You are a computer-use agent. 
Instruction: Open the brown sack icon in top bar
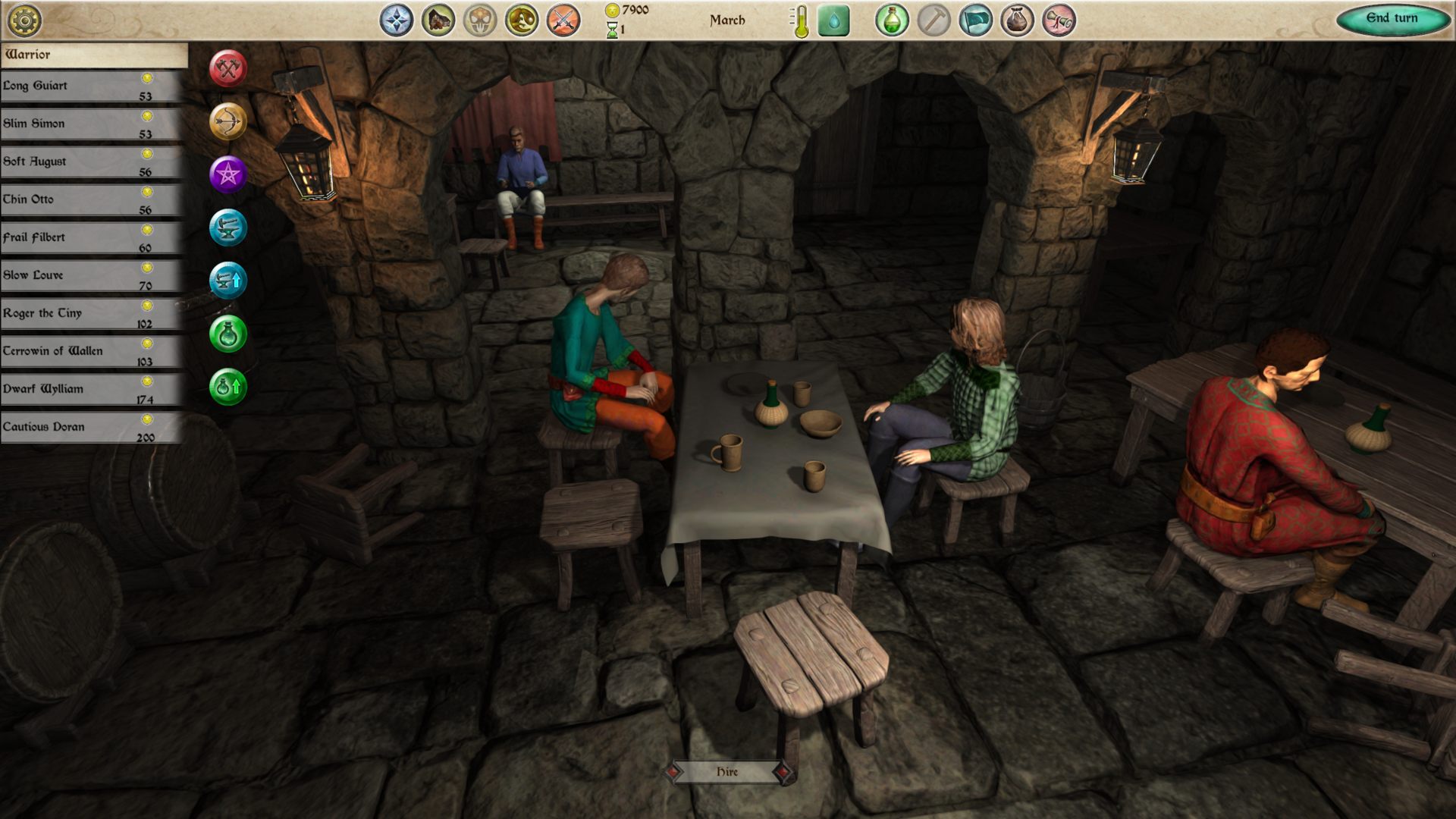coord(1017,20)
